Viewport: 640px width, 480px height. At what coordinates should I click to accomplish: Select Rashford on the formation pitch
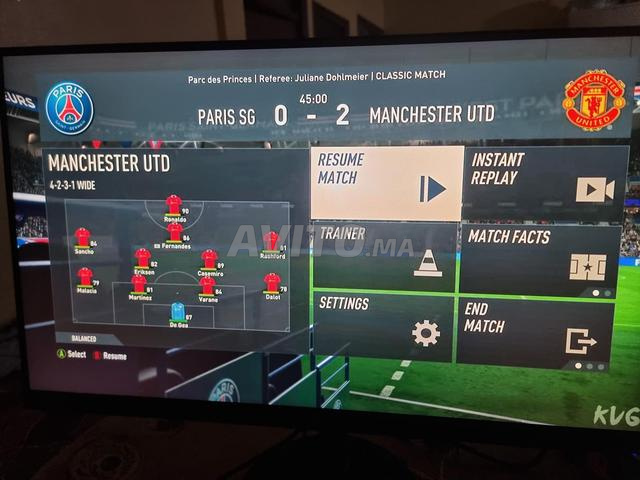(271, 241)
